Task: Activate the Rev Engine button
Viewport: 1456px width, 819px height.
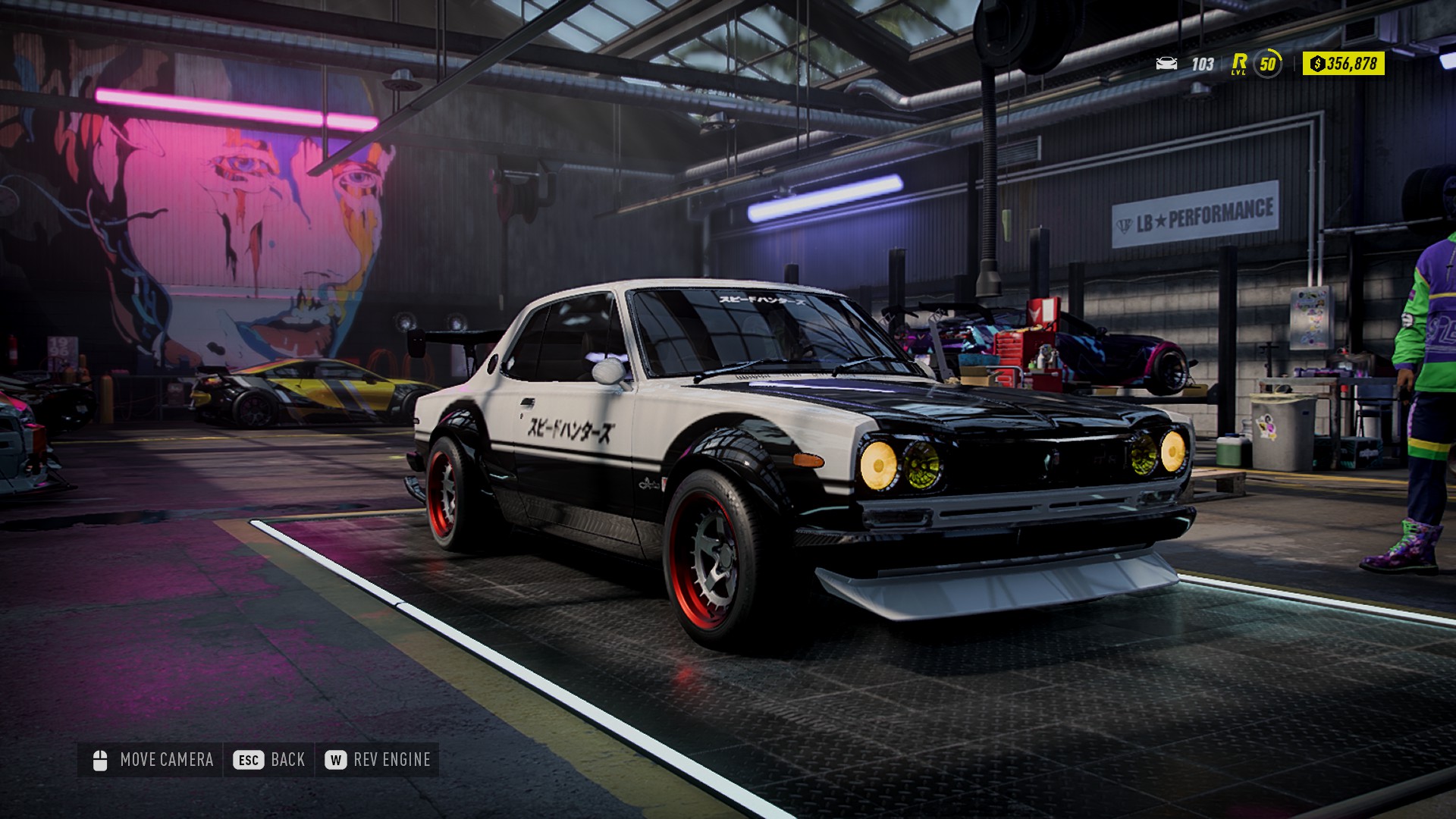Action: pos(378,760)
